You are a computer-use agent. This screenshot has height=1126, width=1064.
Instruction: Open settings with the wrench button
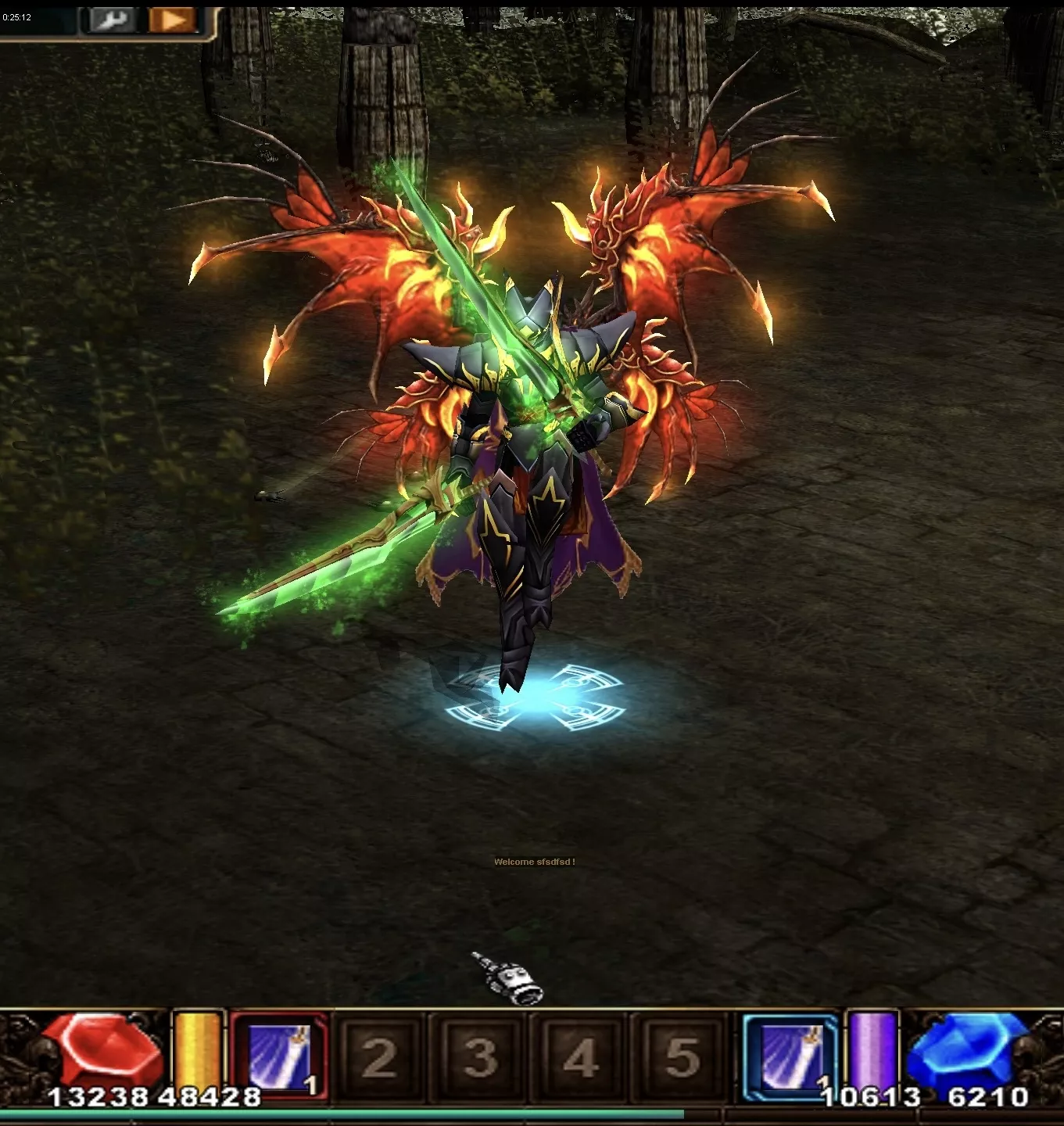point(112,20)
